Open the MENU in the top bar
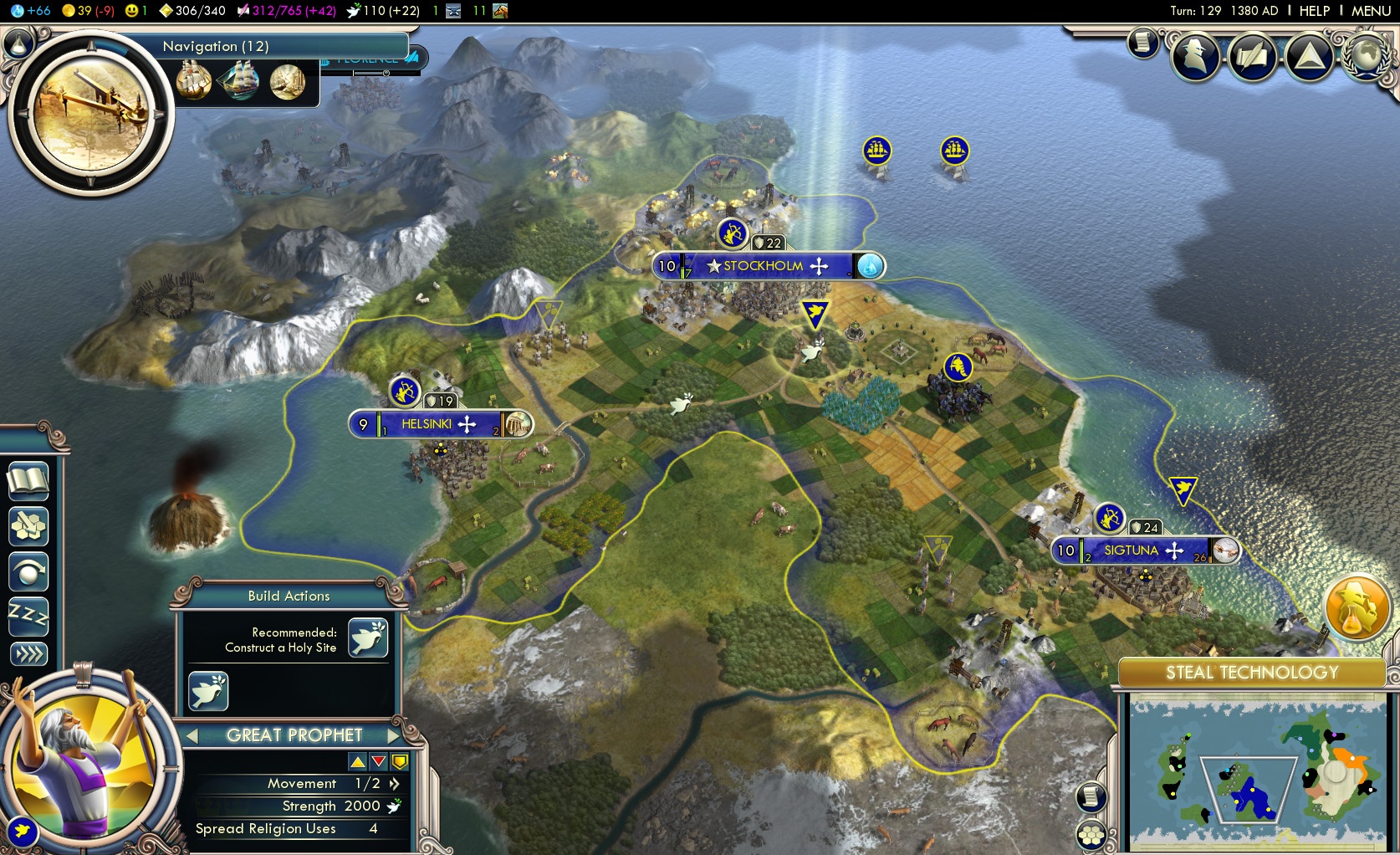The width and height of the screenshot is (1400, 855). tap(1371, 11)
